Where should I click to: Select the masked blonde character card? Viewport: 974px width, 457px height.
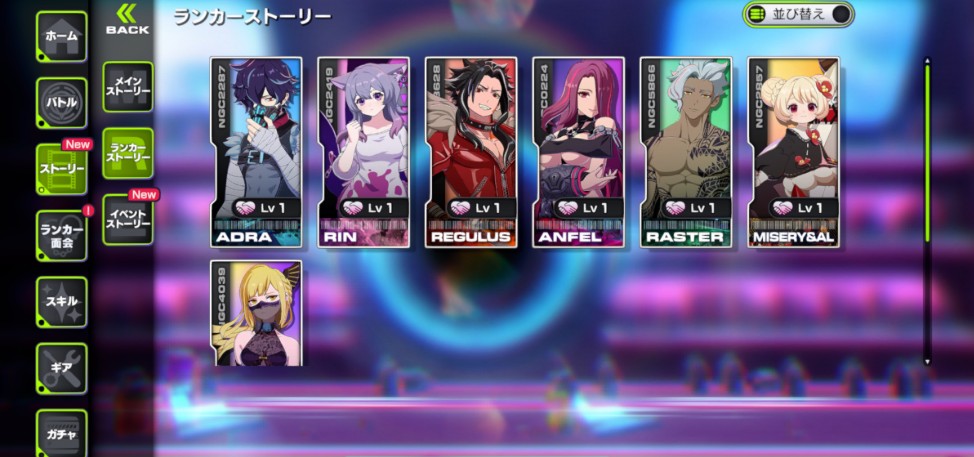coord(256,313)
